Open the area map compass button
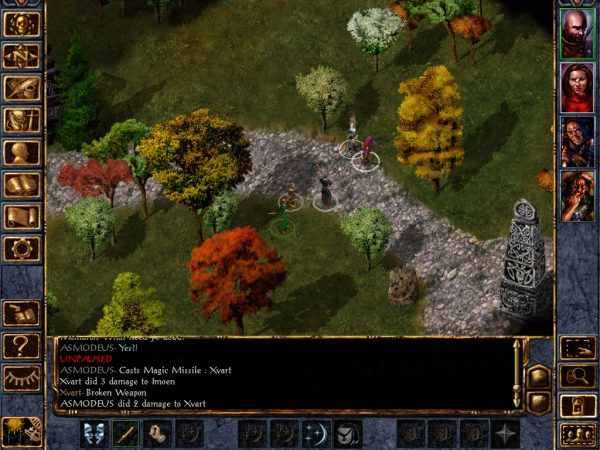 point(22,57)
